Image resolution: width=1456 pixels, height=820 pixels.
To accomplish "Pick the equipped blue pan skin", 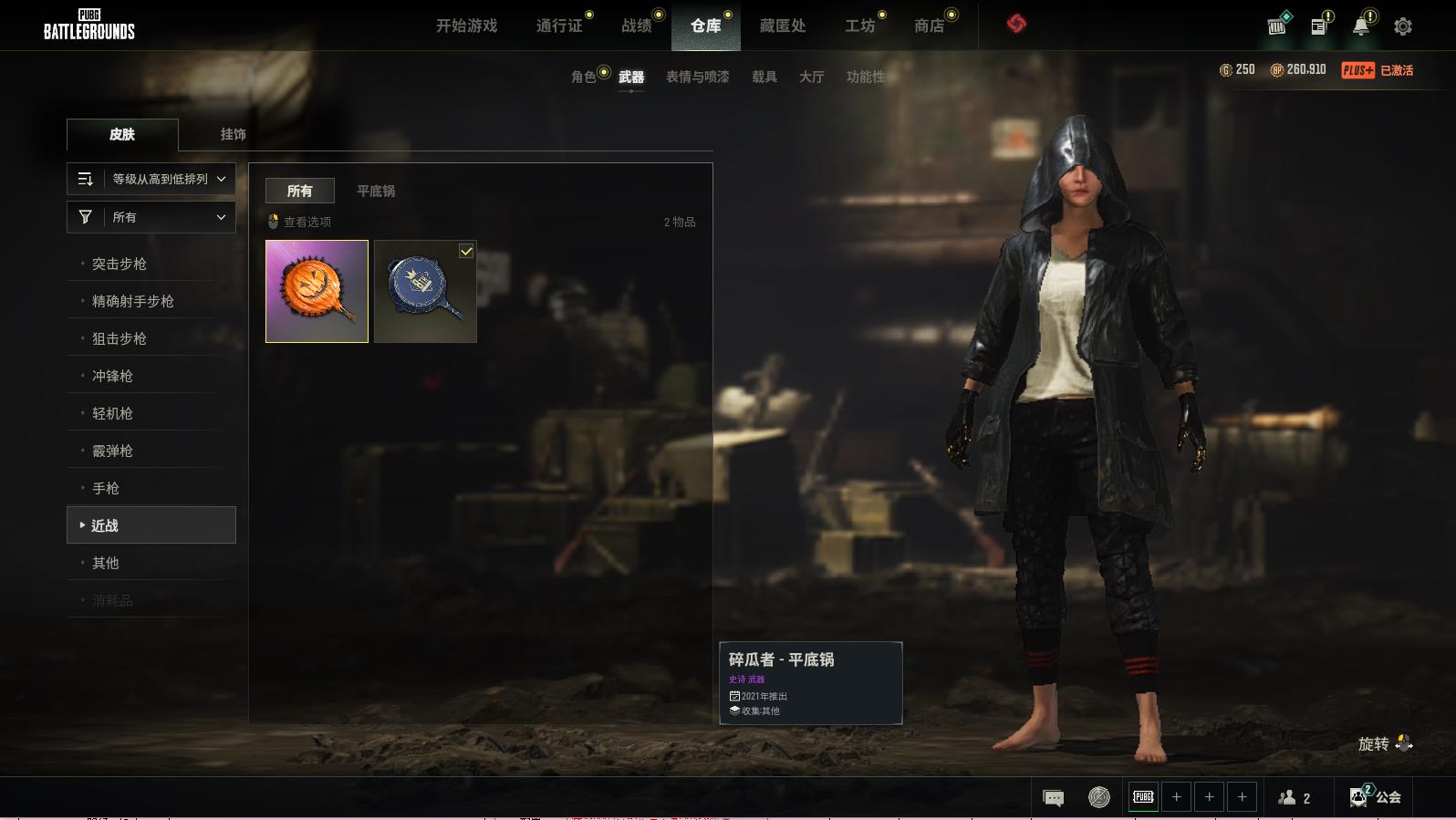I will [425, 291].
